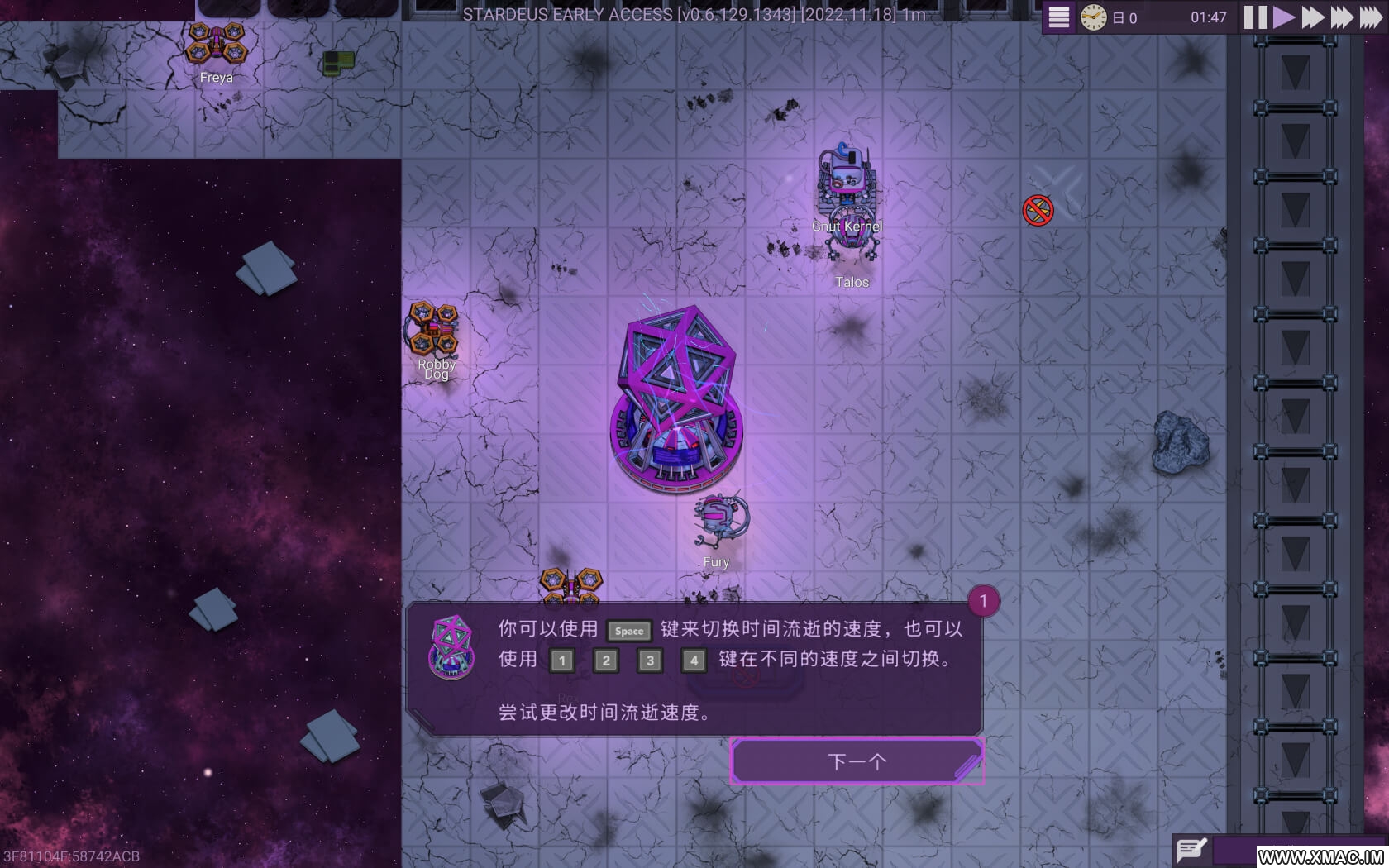1389x868 pixels.
Task: Set normal play speed with single arrow
Action: (x=1283, y=17)
